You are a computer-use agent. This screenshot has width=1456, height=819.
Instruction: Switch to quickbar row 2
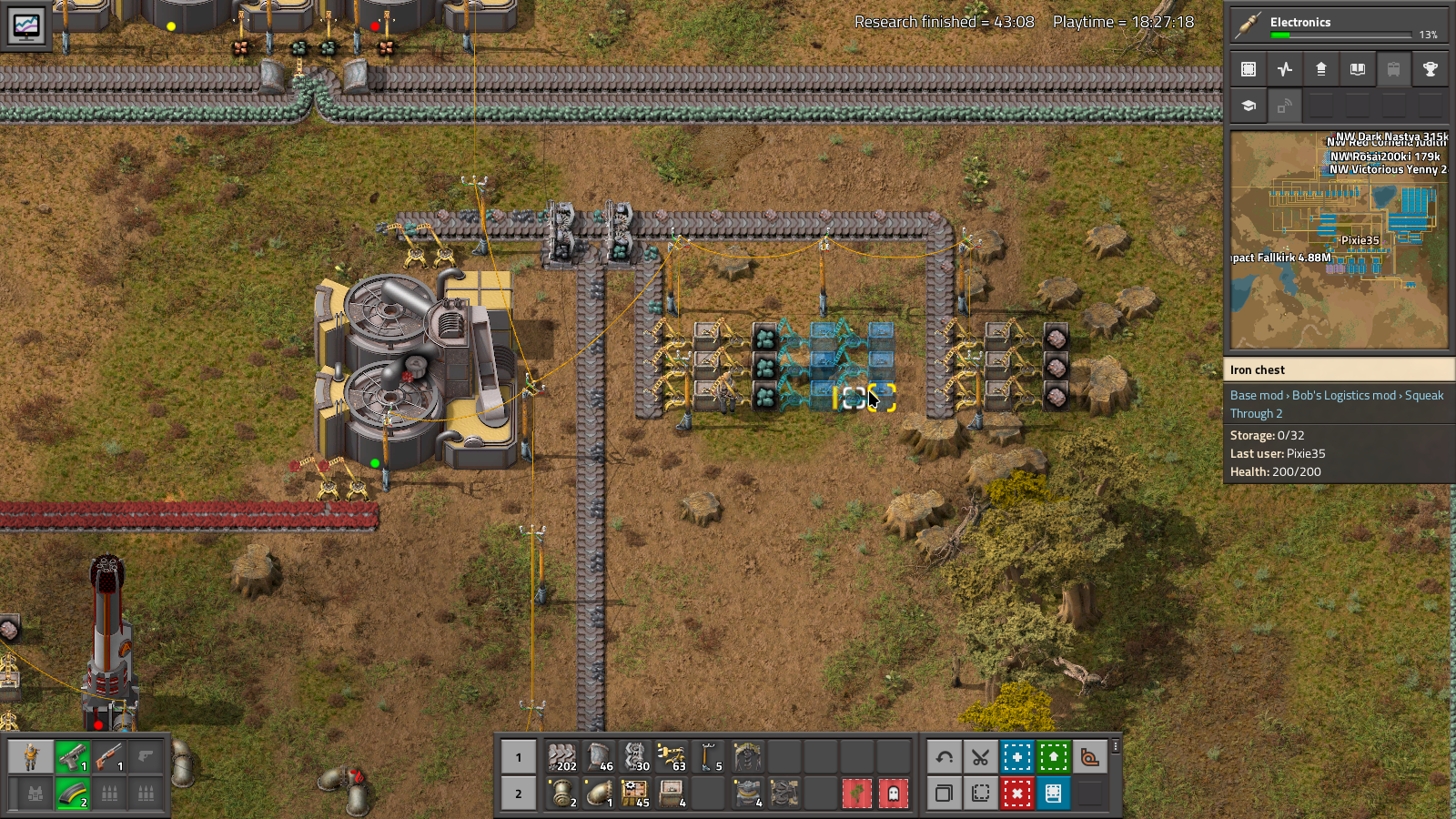coord(519,794)
